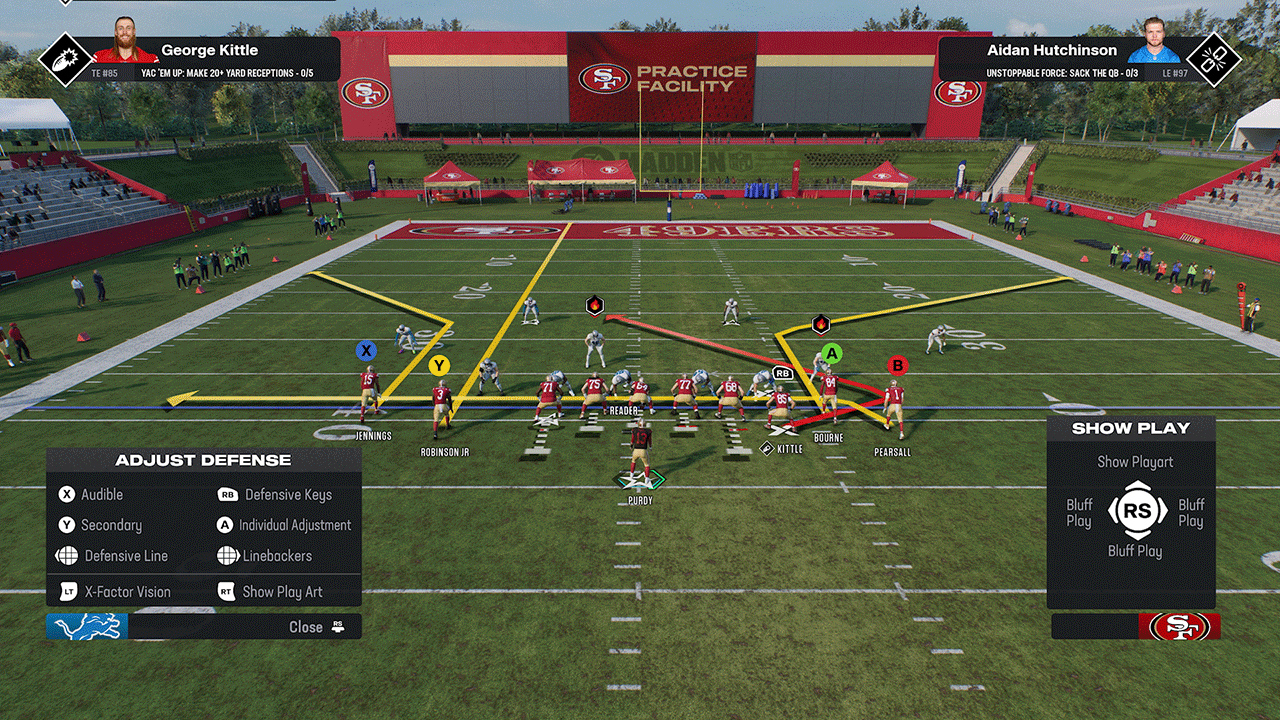This screenshot has height=720, width=1280.
Task: Open Defensive Line adjustments
Action: click(x=125, y=556)
